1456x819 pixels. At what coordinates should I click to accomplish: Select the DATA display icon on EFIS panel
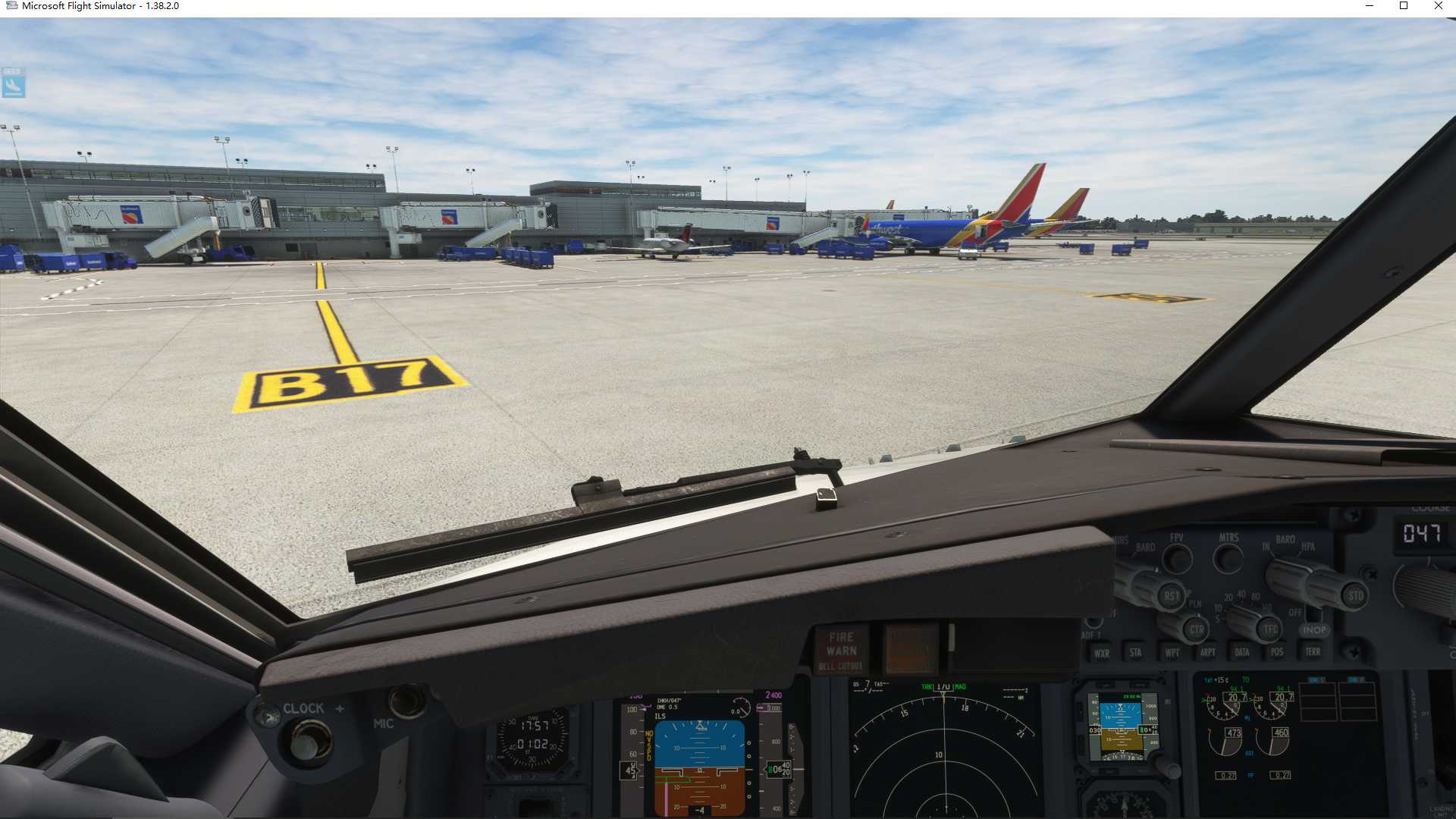coord(1242,652)
